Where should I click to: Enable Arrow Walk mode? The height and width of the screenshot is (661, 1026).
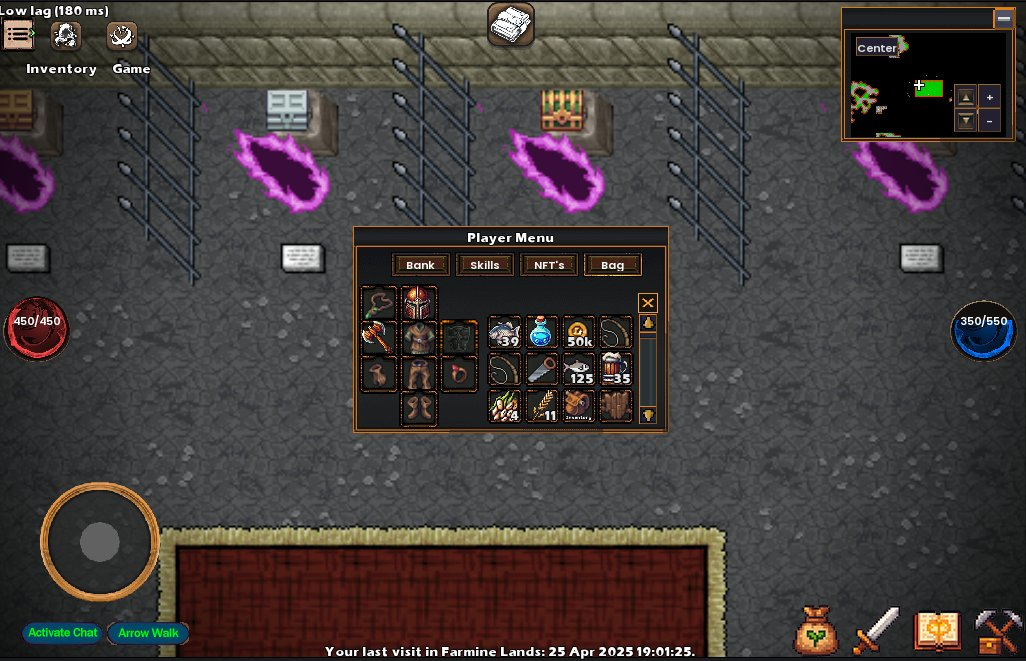click(x=148, y=633)
